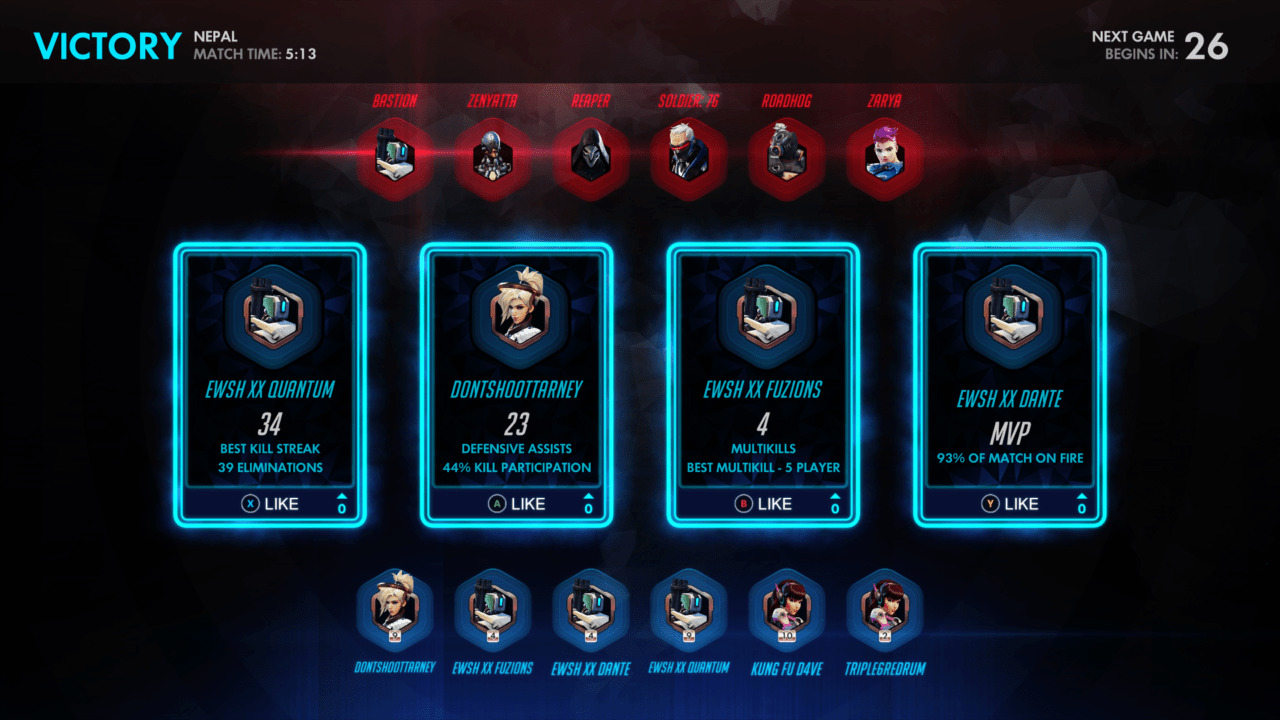This screenshot has height=720, width=1280.
Task: Select enemy Soldier: 76 hero portrait
Action: coord(688,158)
